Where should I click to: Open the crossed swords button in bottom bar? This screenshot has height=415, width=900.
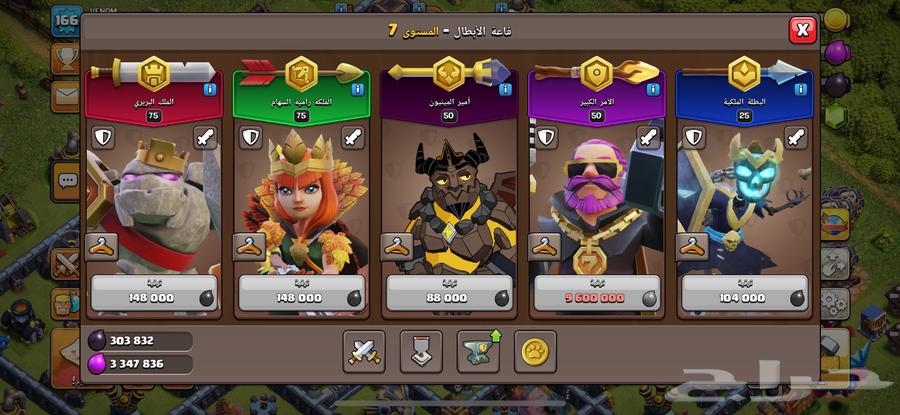364,351
